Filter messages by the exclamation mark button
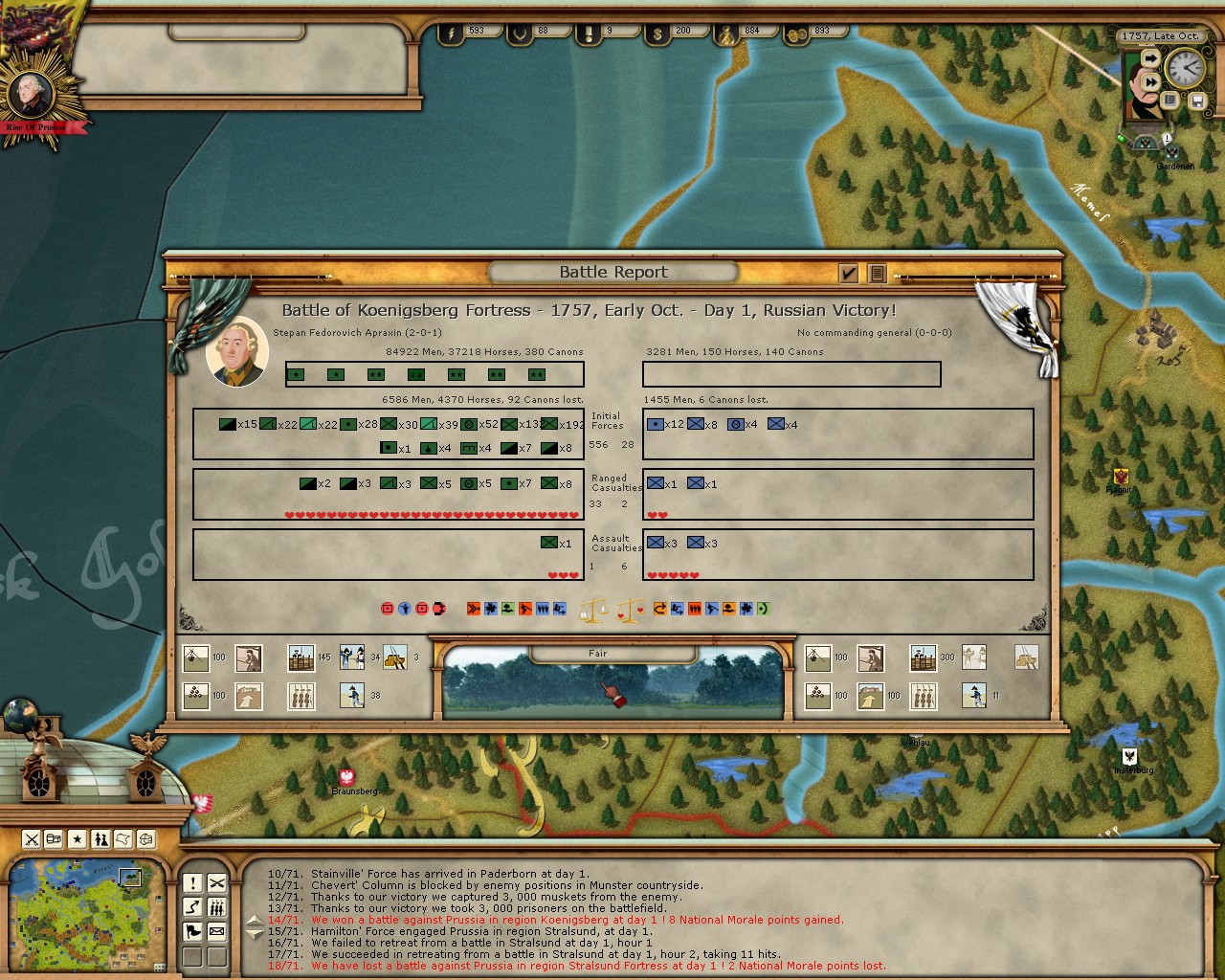Viewport: 1225px width, 980px height. point(193,883)
